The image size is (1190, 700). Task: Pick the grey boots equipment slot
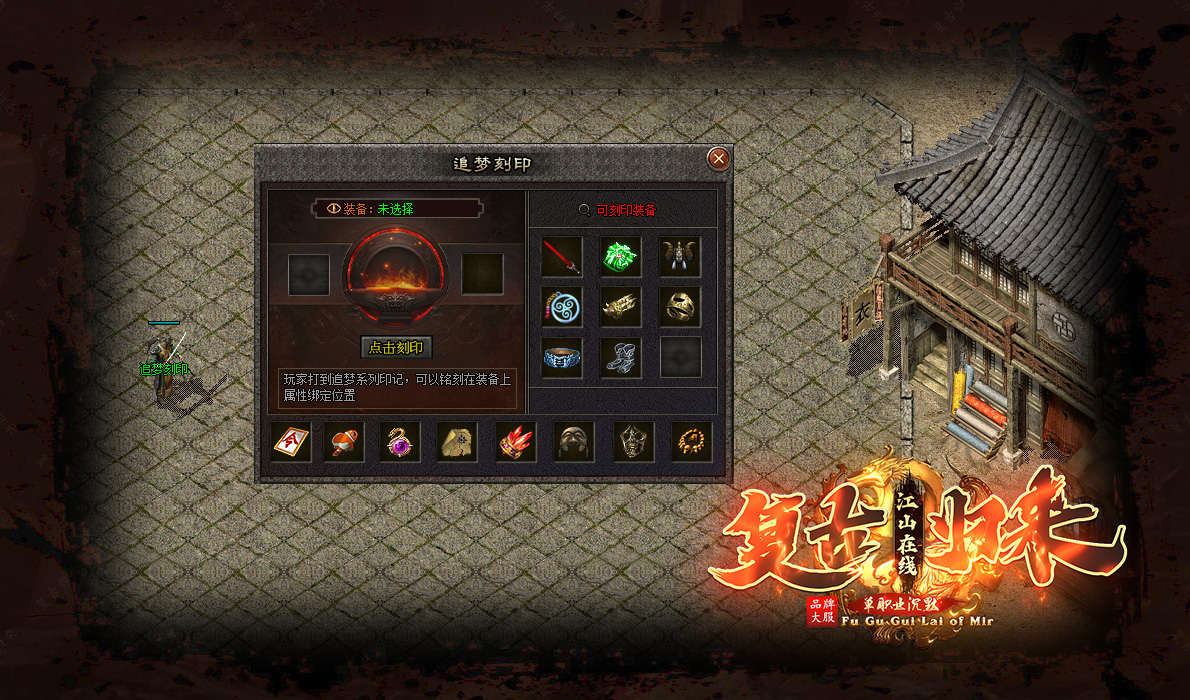621,357
